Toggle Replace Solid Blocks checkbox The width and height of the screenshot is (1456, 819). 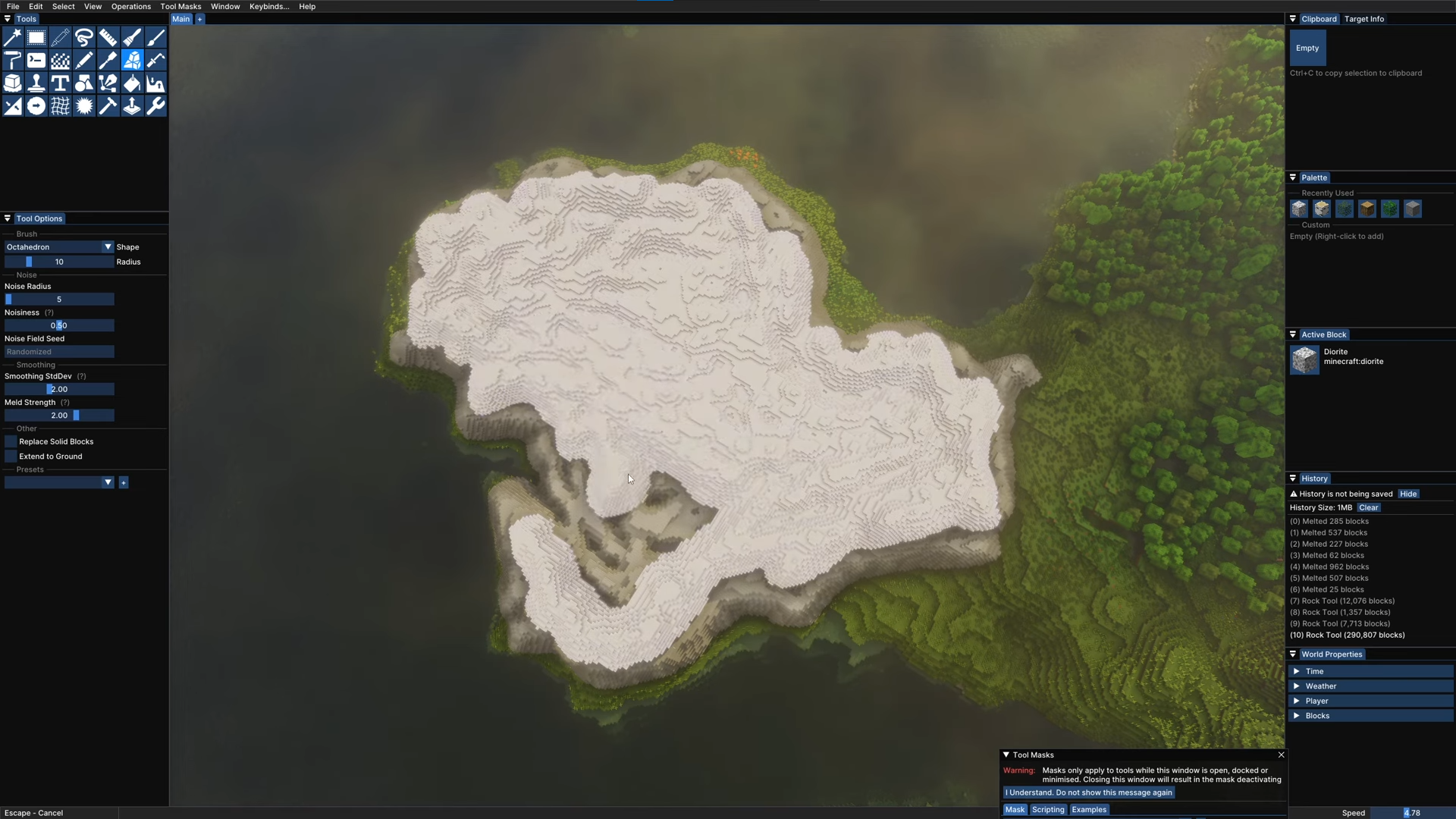click(11, 441)
